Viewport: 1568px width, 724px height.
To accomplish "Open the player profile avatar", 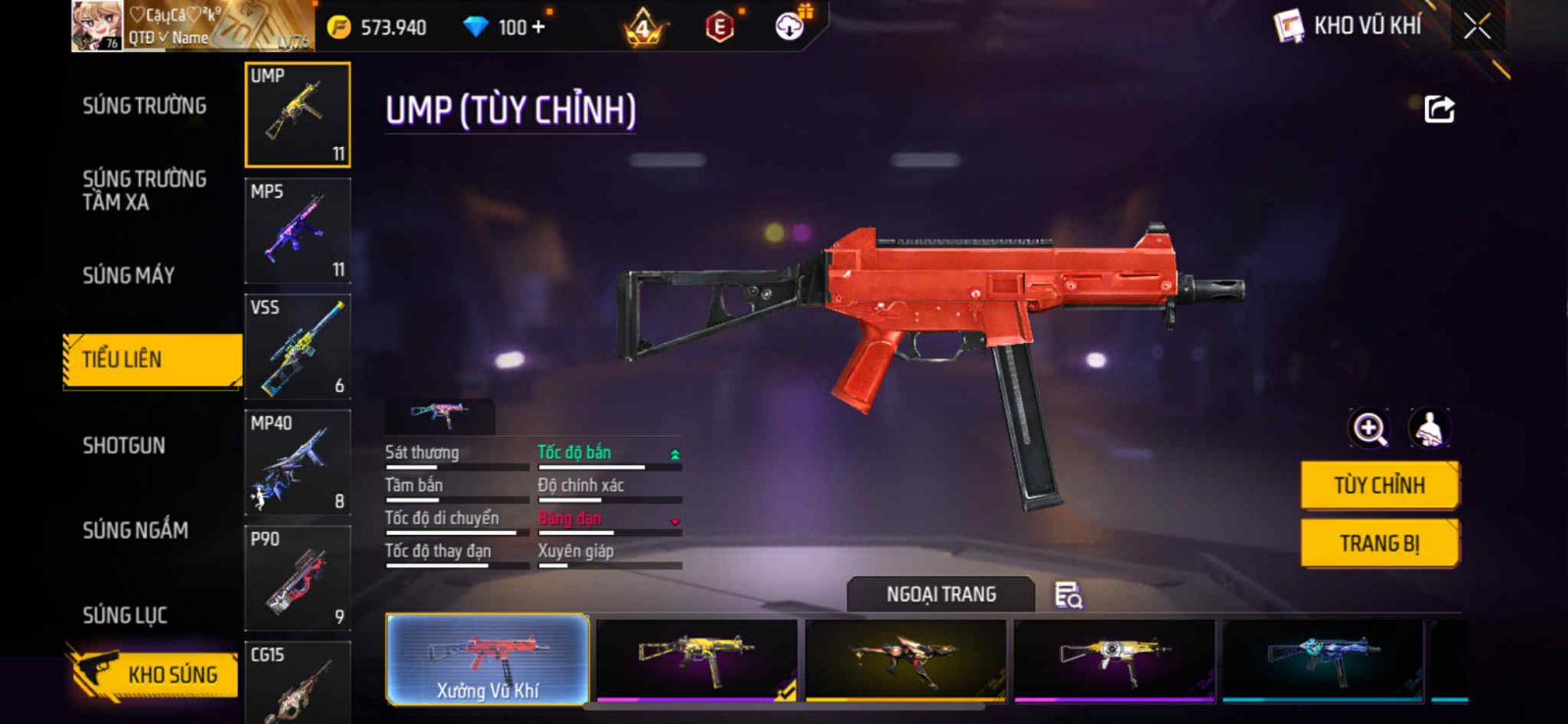I will [97, 26].
